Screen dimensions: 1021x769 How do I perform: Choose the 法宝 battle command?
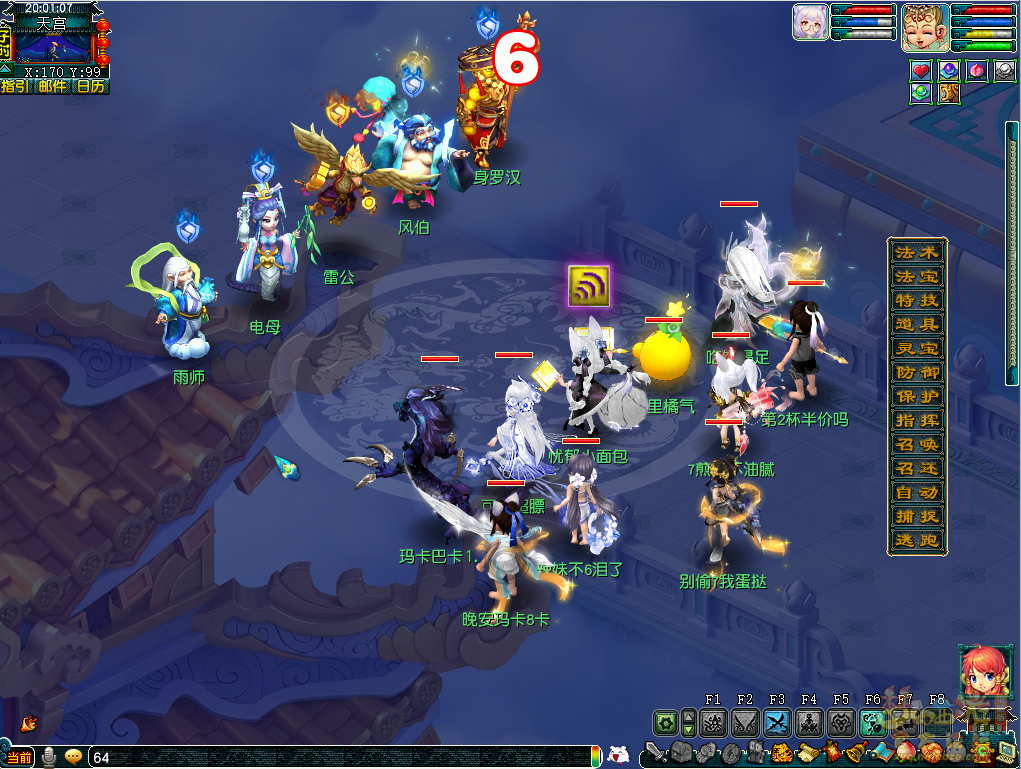coord(916,276)
